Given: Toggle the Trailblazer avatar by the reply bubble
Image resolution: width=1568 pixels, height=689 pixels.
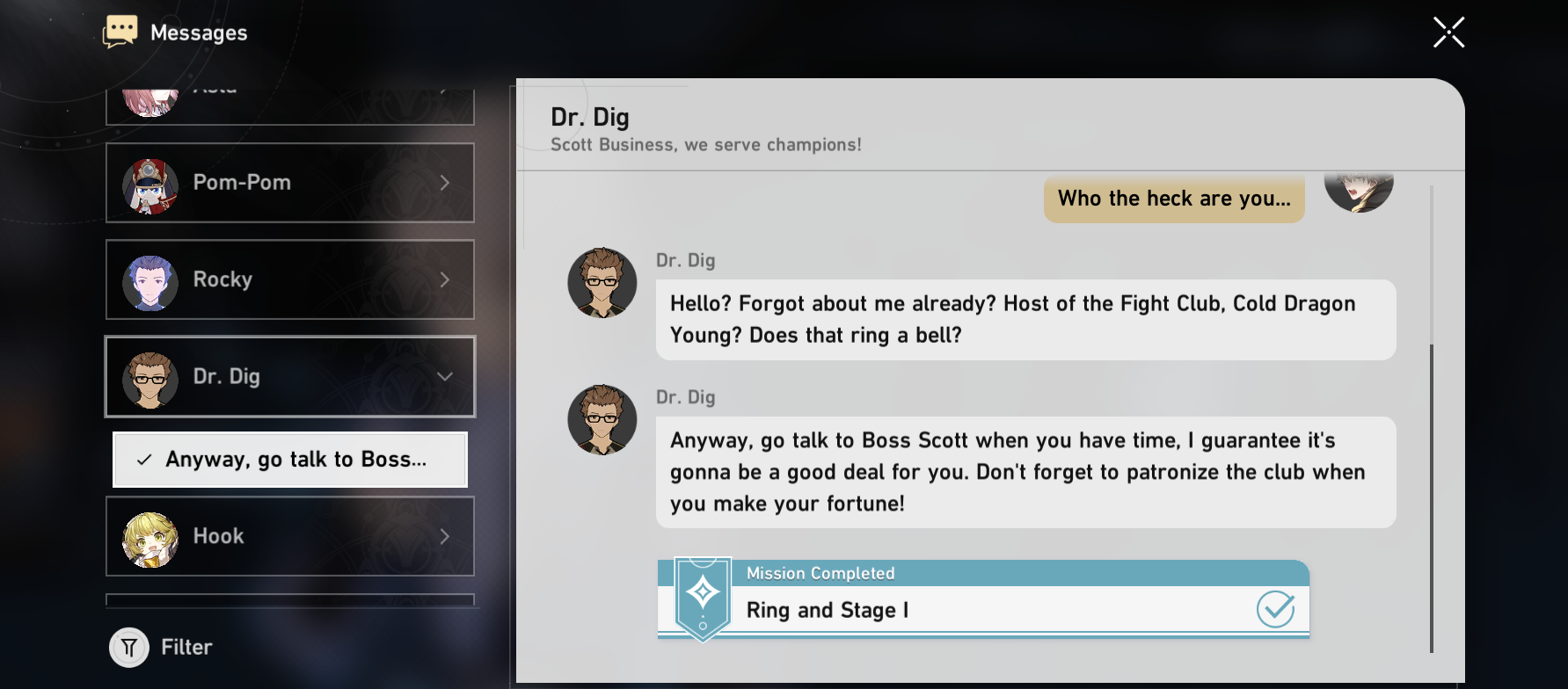Looking at the screenshot, I should [1359, 187].
